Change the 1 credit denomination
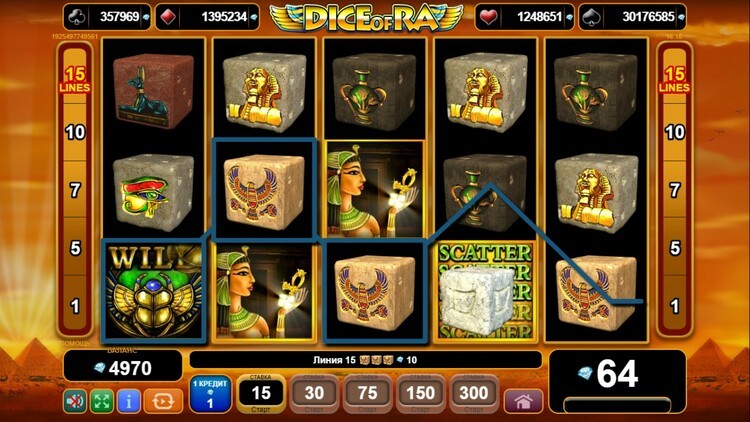This screenshot has height=422, width=750. coord(210,395)
